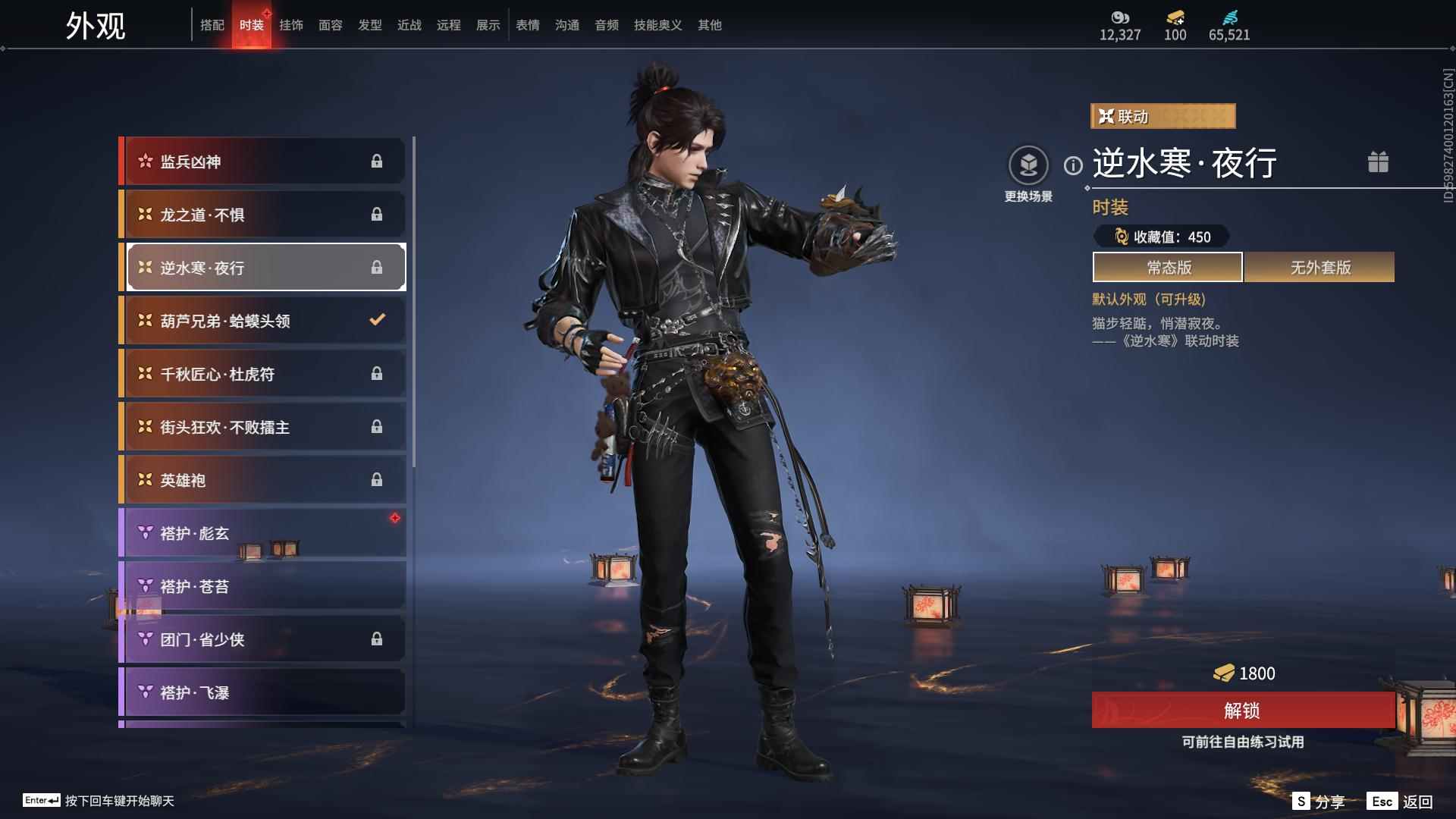The width and height of the screenshot is (1456, 819).
Task: Switch to the 搭配 tab
Action: click(x=212, y=25)
